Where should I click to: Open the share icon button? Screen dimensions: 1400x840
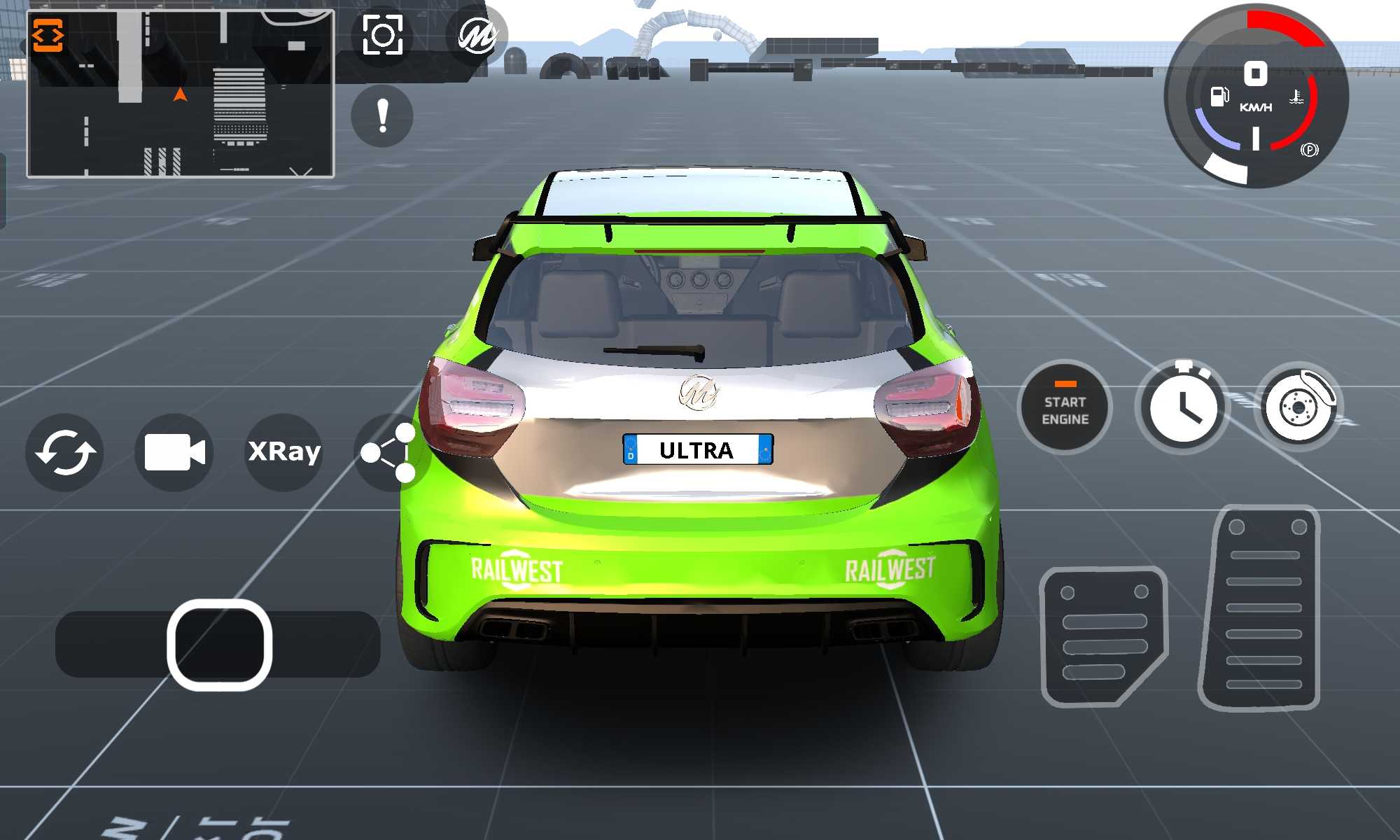coord(387,453)
